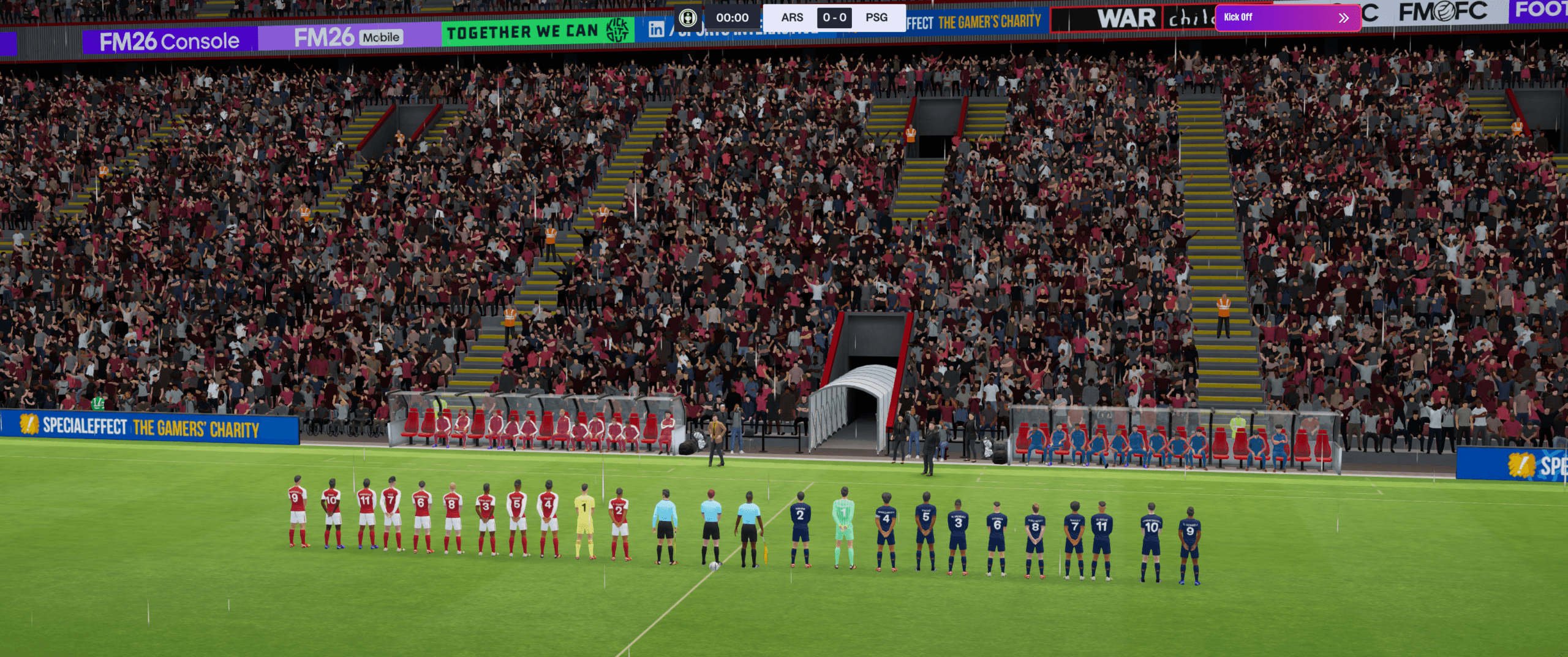Screen dimensions: 1568x657
Task: Click the FM26 Console advert logo
Action: 170,39
